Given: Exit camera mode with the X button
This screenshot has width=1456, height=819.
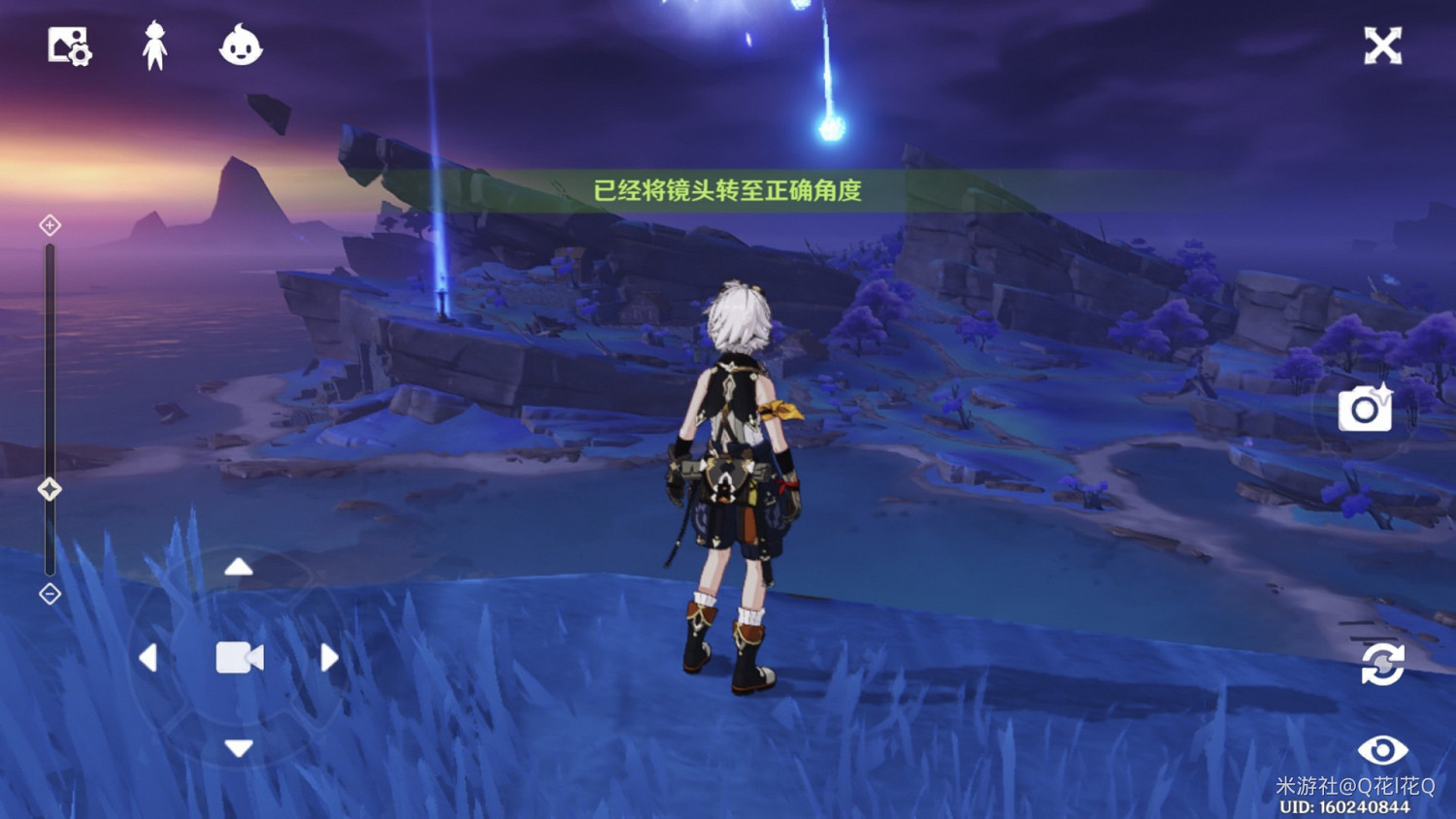Looking at the screenshot, I should (x=1382, y=45).
